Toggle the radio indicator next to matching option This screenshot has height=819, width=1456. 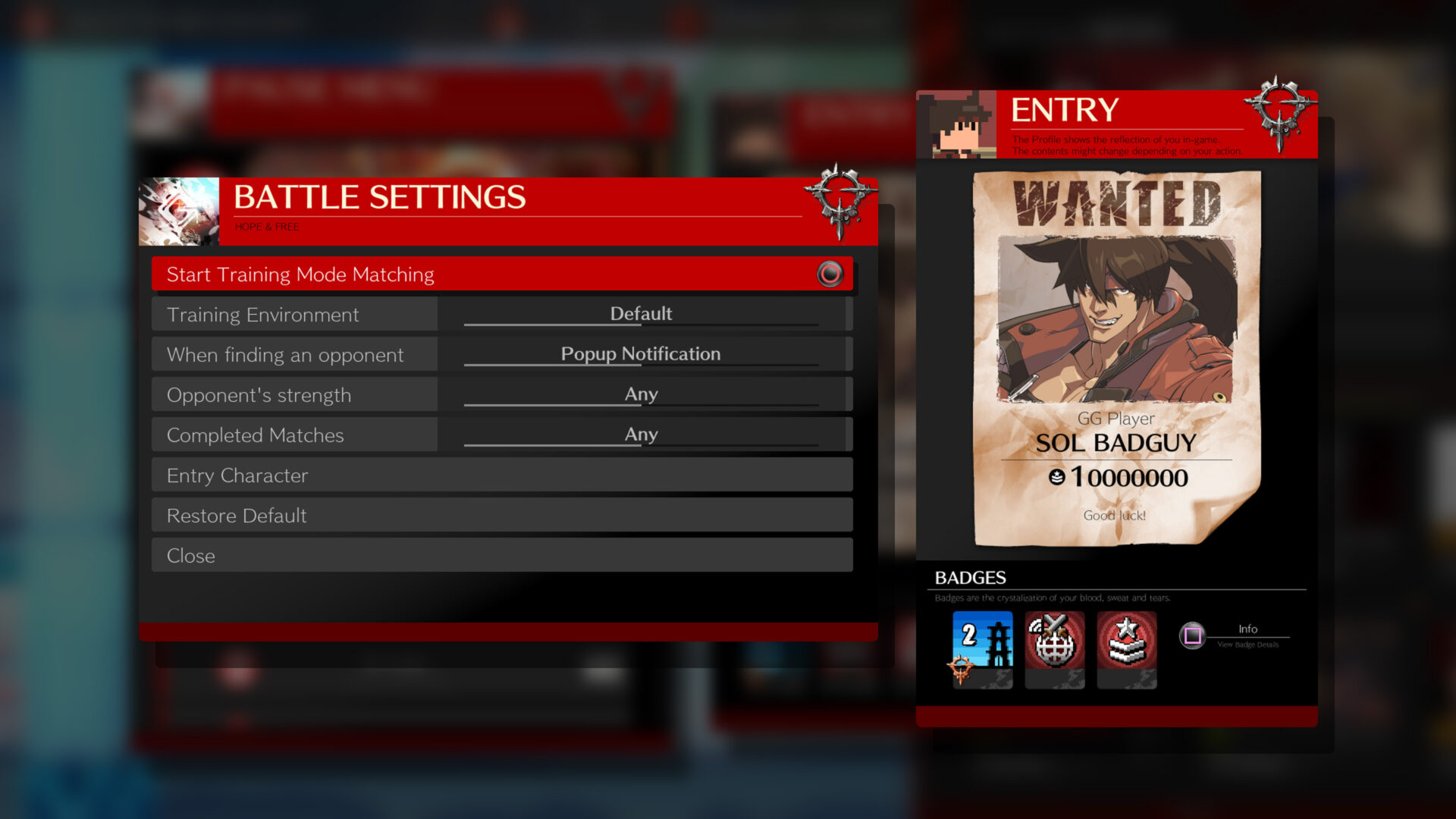pyautogui.click(x=832, y=274)
